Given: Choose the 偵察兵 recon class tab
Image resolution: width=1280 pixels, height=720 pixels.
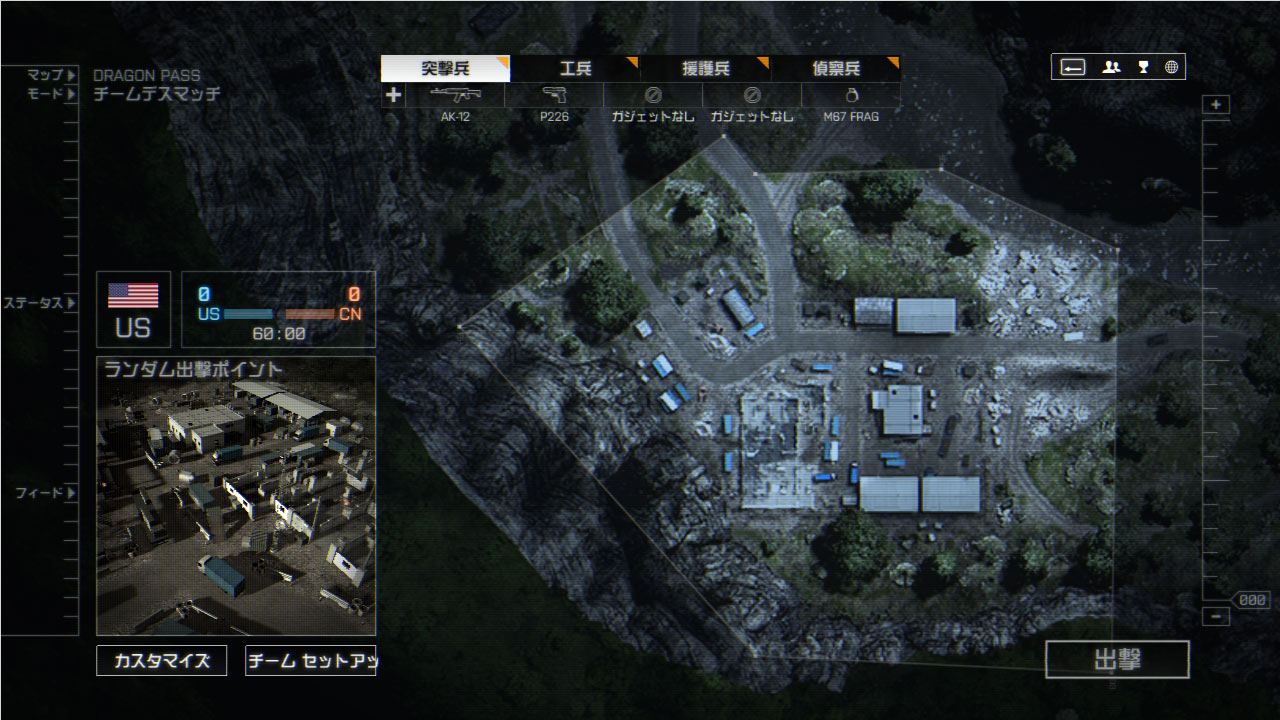Looking at the screenshot, I should (x=835, y=69).
